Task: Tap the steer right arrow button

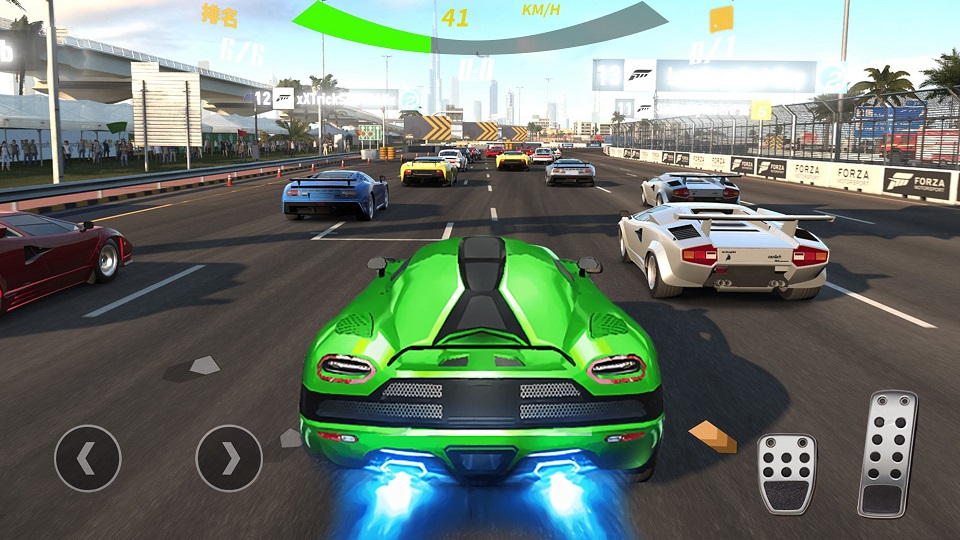Action: pyautogui.click(x=229, y=459)
